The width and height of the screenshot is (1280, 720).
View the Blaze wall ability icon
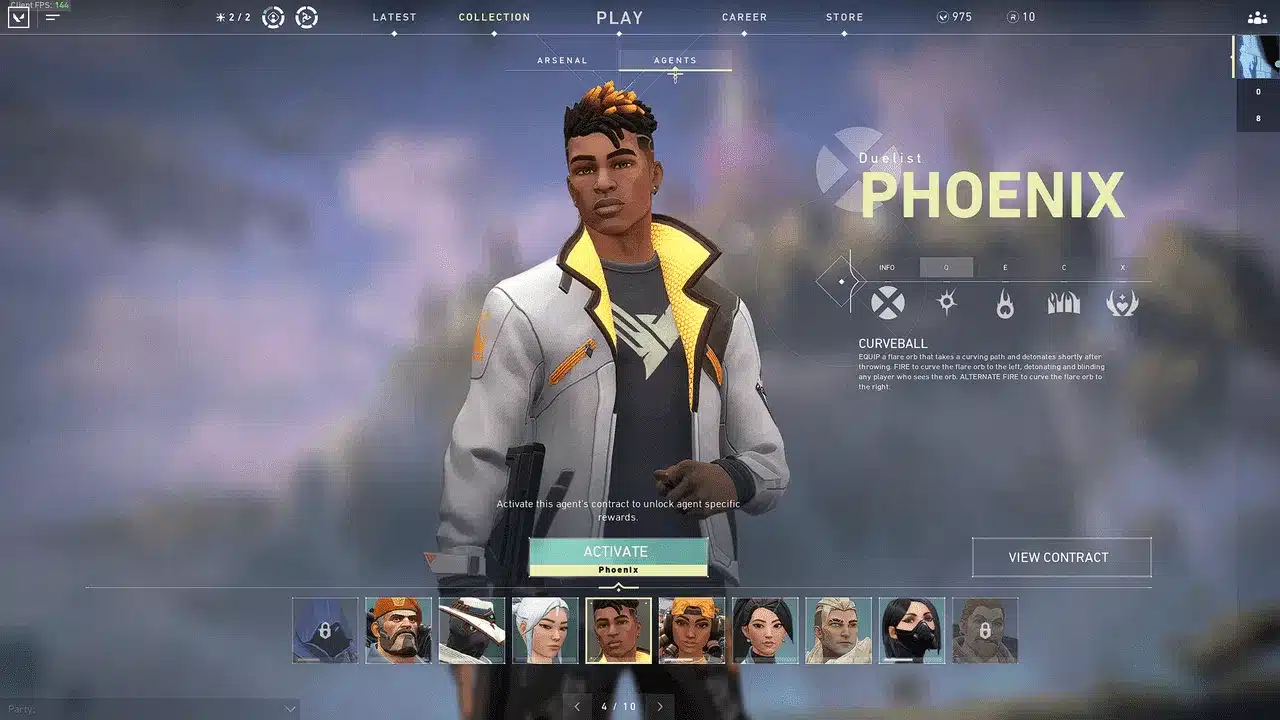coord(1062,303)
